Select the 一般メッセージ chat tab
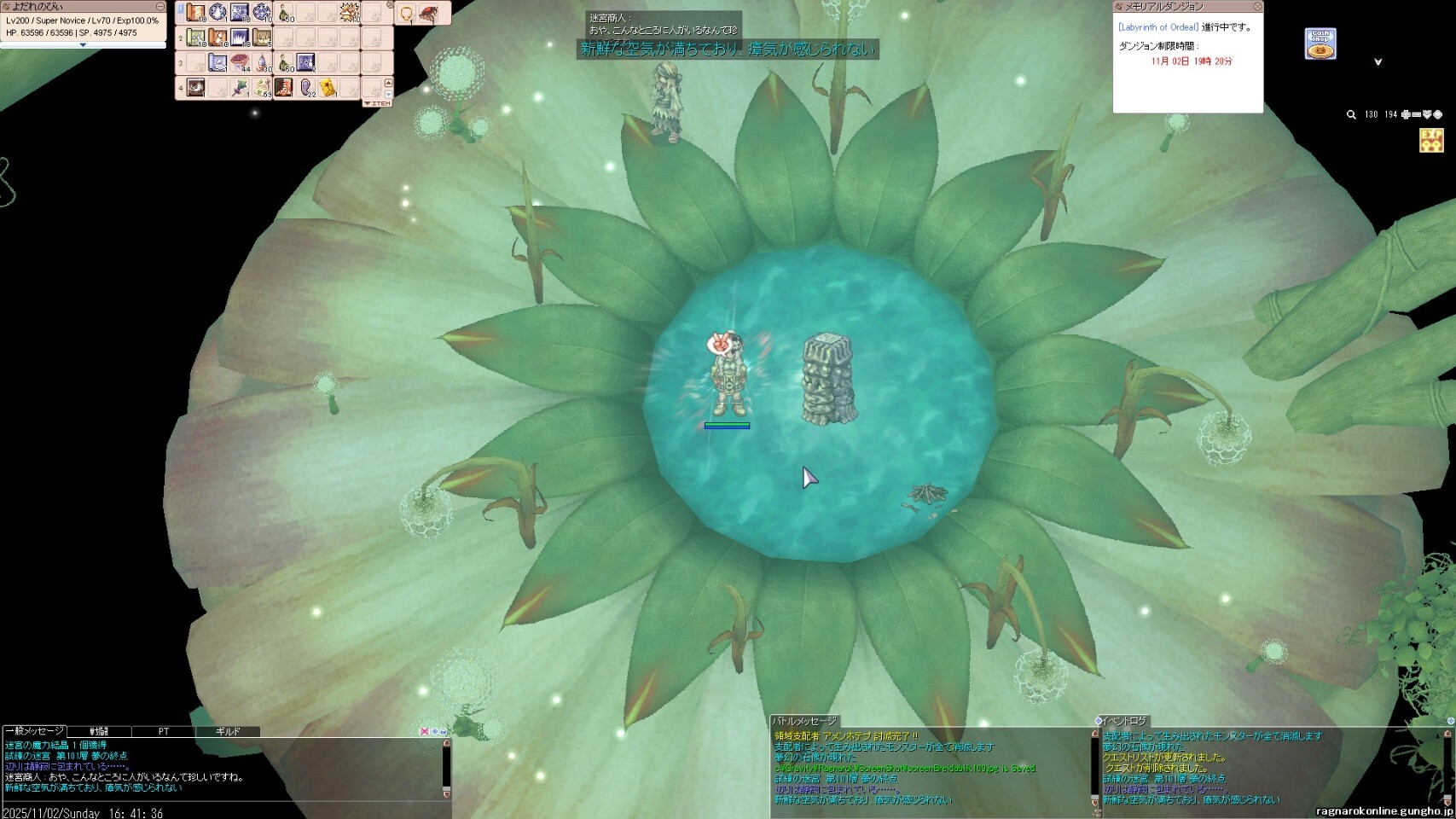This screenshot has height=819, width=1456. 35,732
